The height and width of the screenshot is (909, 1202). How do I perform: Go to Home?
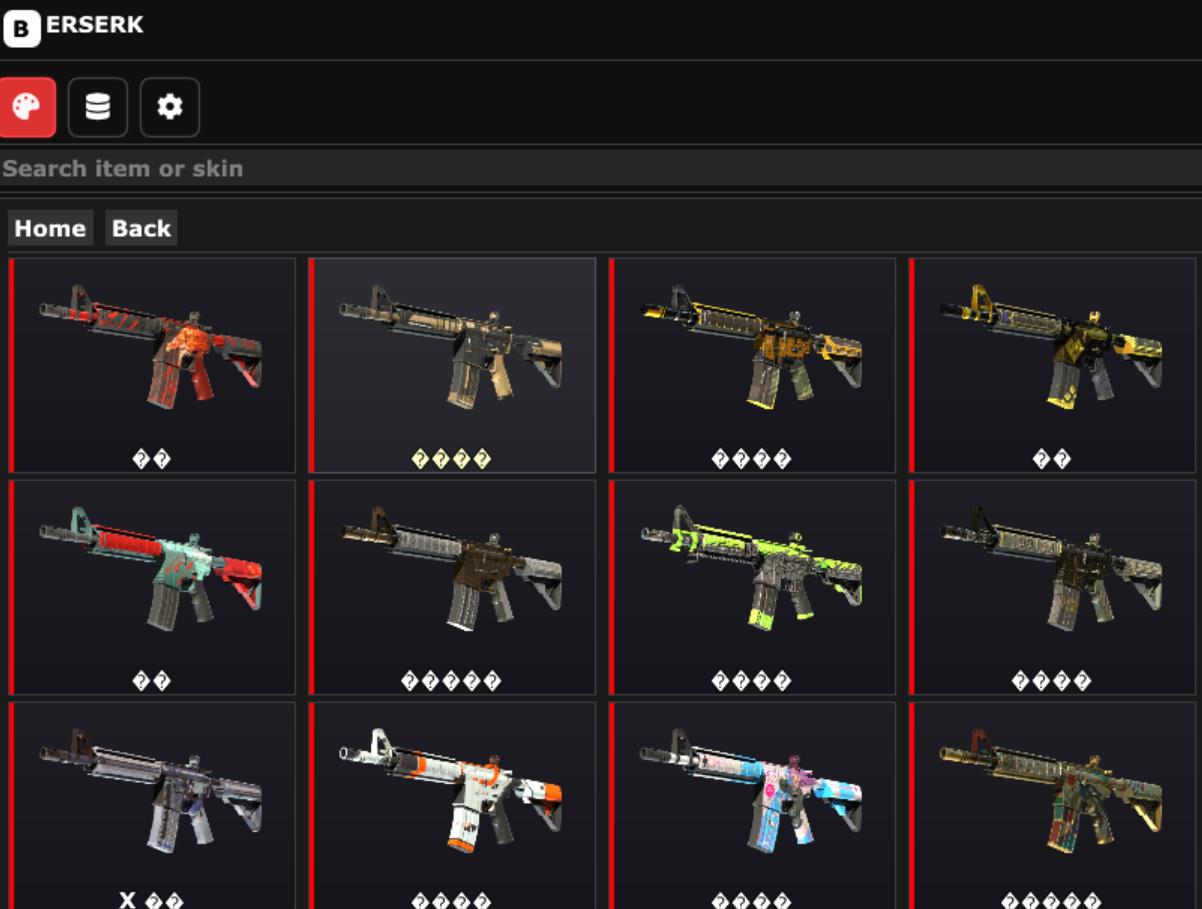[50, 228]
